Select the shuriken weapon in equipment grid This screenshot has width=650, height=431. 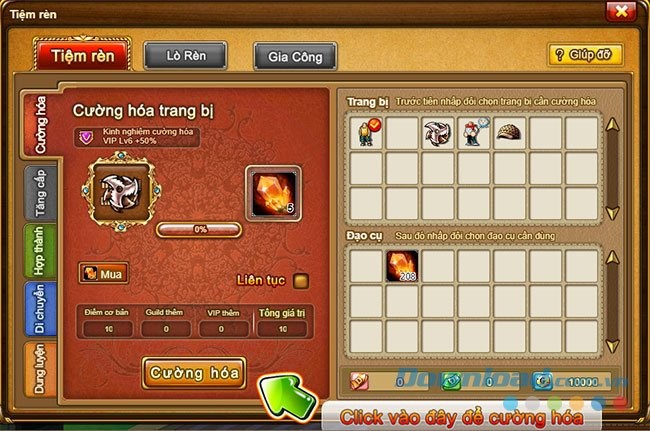tap(438, 133)
